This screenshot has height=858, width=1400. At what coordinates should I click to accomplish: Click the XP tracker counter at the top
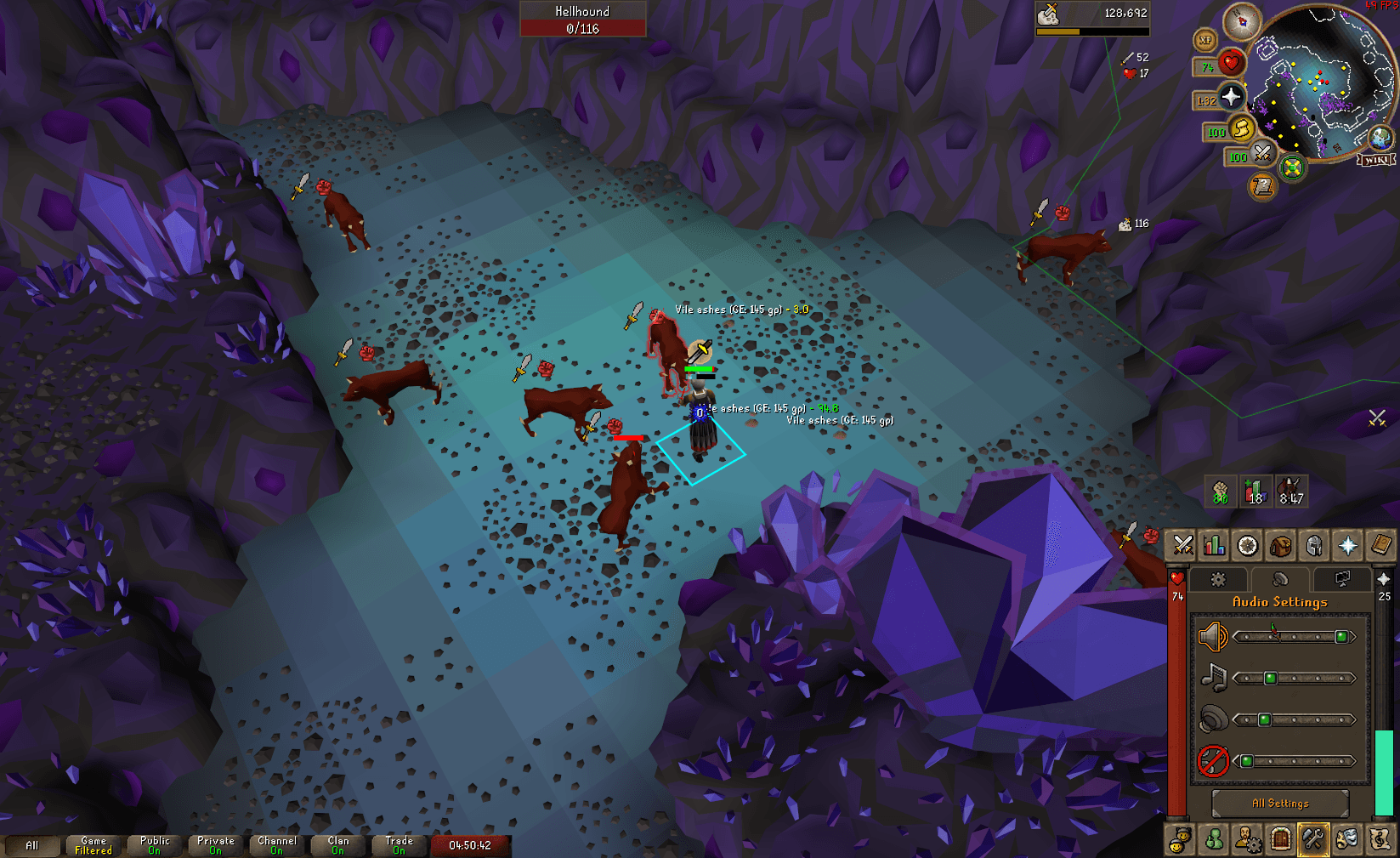(1205, 39)
